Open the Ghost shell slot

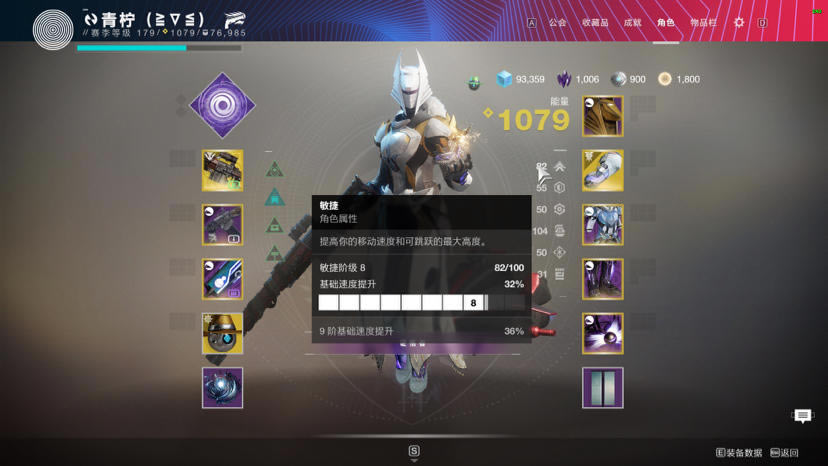pyautogui.click(x=222, y=333)
